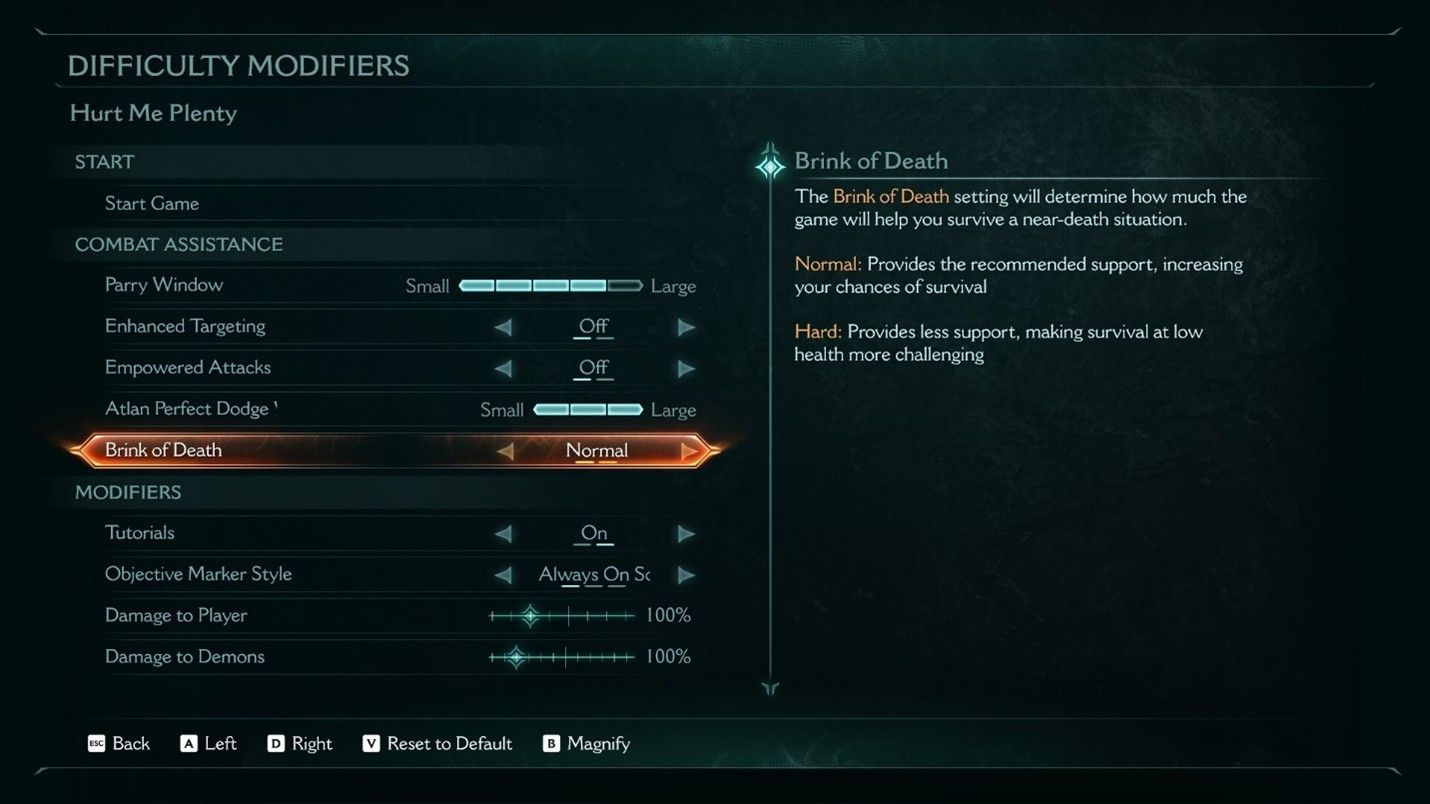Advance Tutorials option with right arrow
The height and width of the screenshot is (804, 1430).
point(687,533)
